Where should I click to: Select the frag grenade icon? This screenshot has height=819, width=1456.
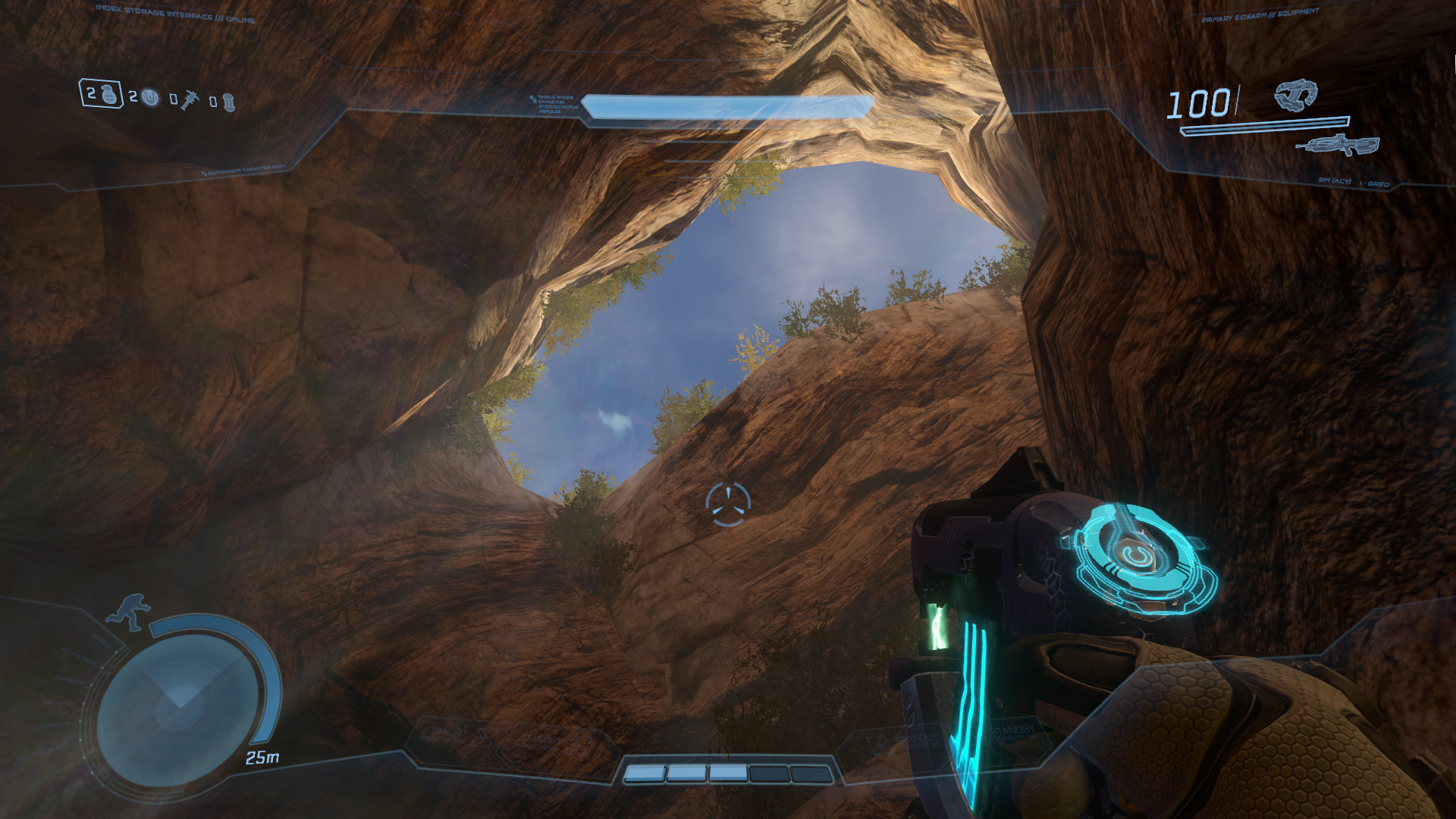(111, 95)
